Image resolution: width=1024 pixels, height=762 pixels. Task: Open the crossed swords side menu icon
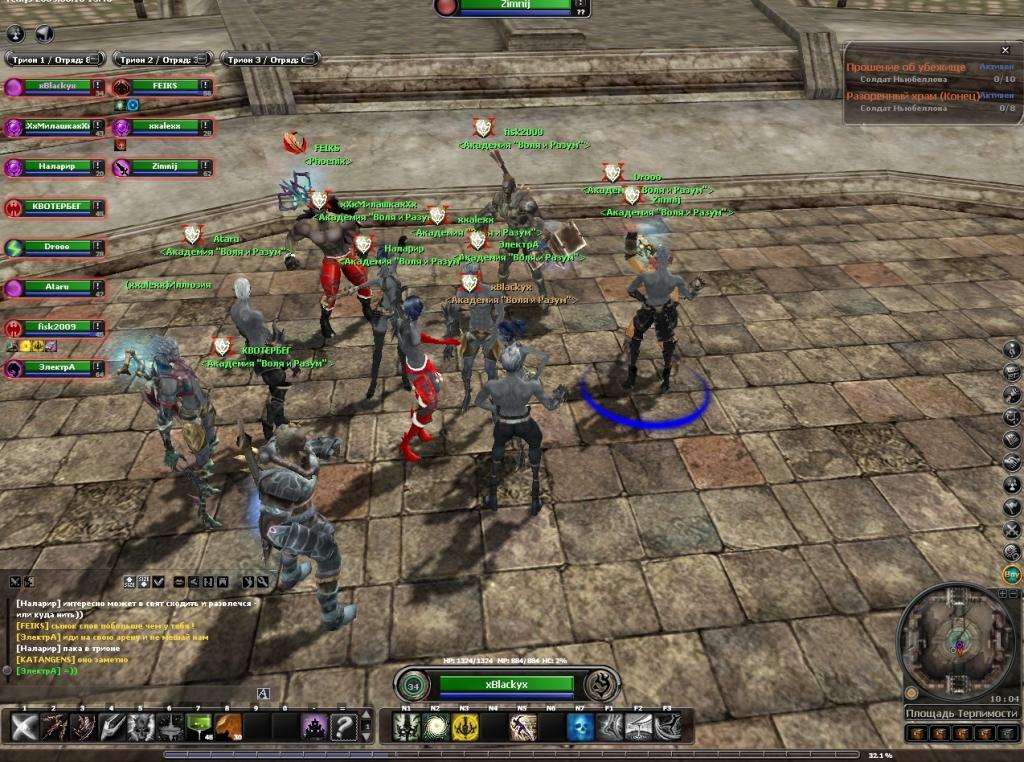click(x=1012, y=529)
